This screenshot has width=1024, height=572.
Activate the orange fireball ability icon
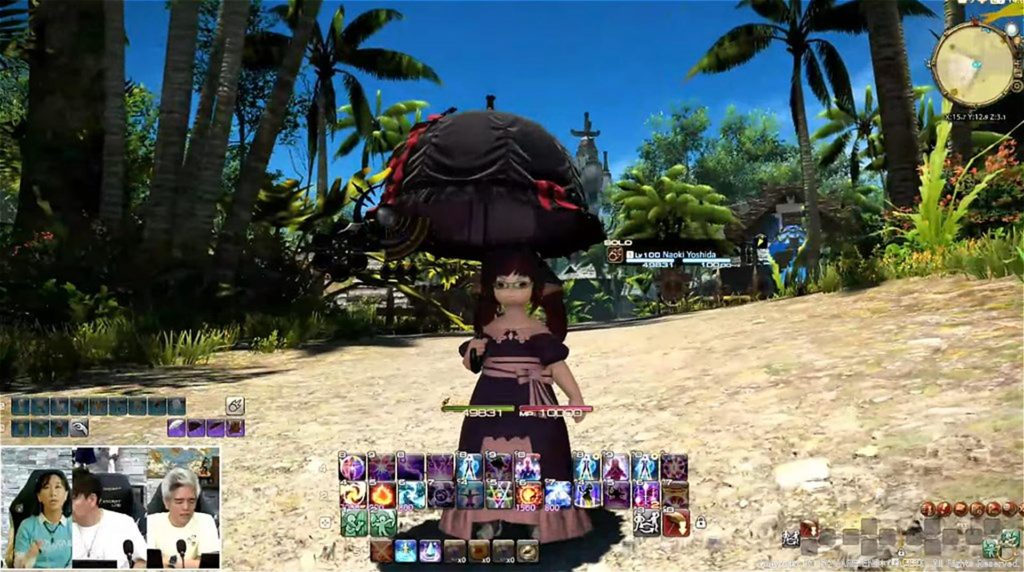tap(382, 494)
